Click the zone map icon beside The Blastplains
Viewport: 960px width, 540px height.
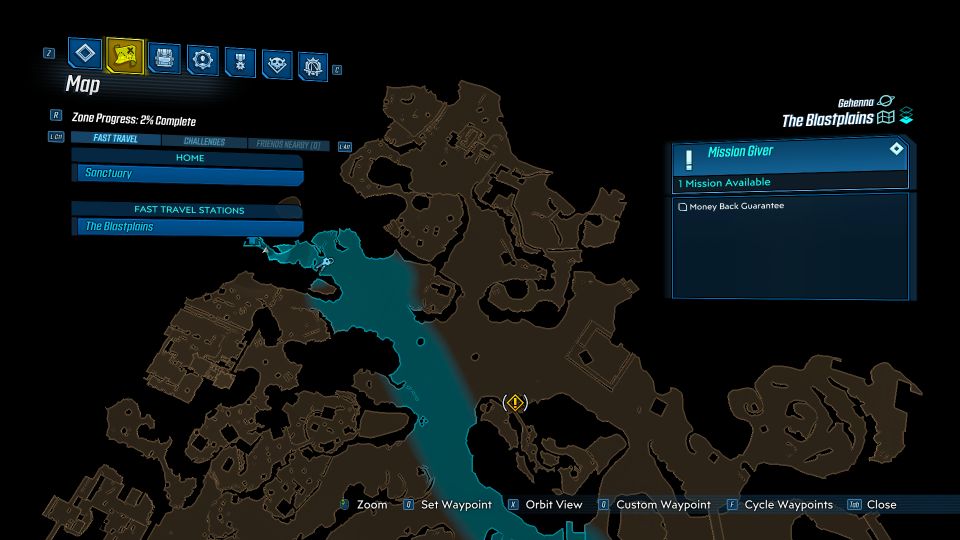884,118
